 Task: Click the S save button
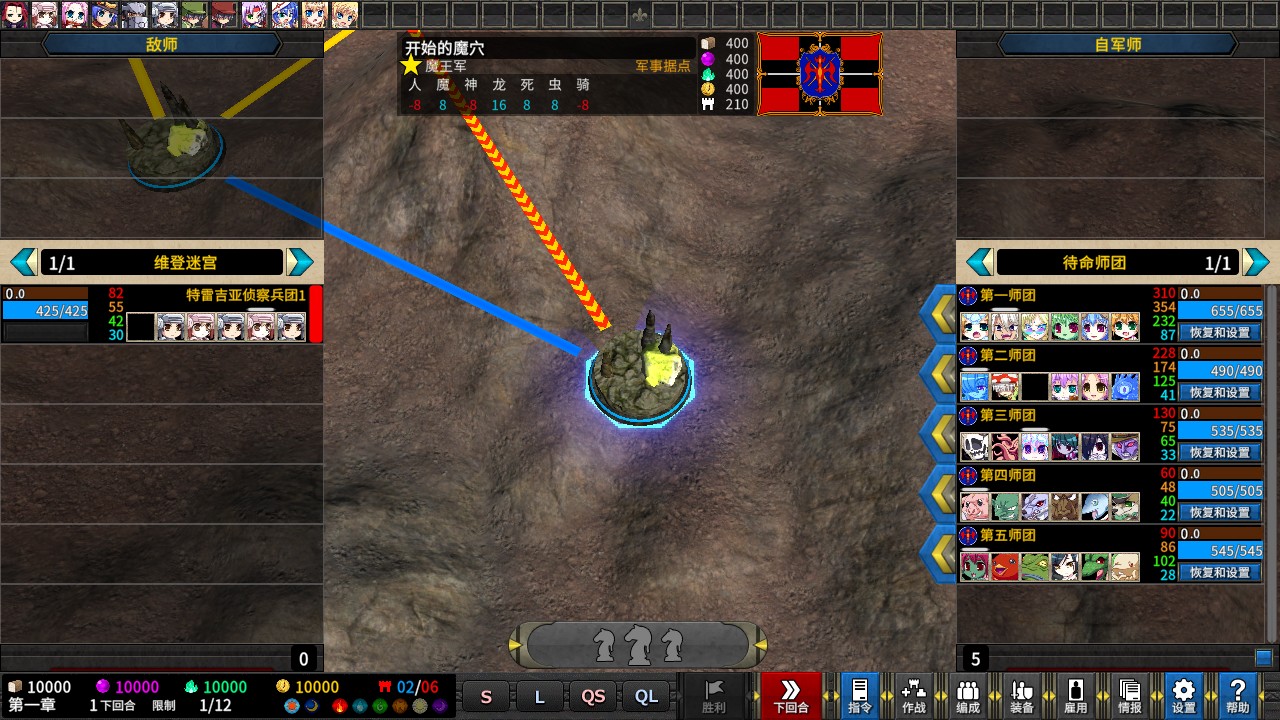tap(486, 697)
